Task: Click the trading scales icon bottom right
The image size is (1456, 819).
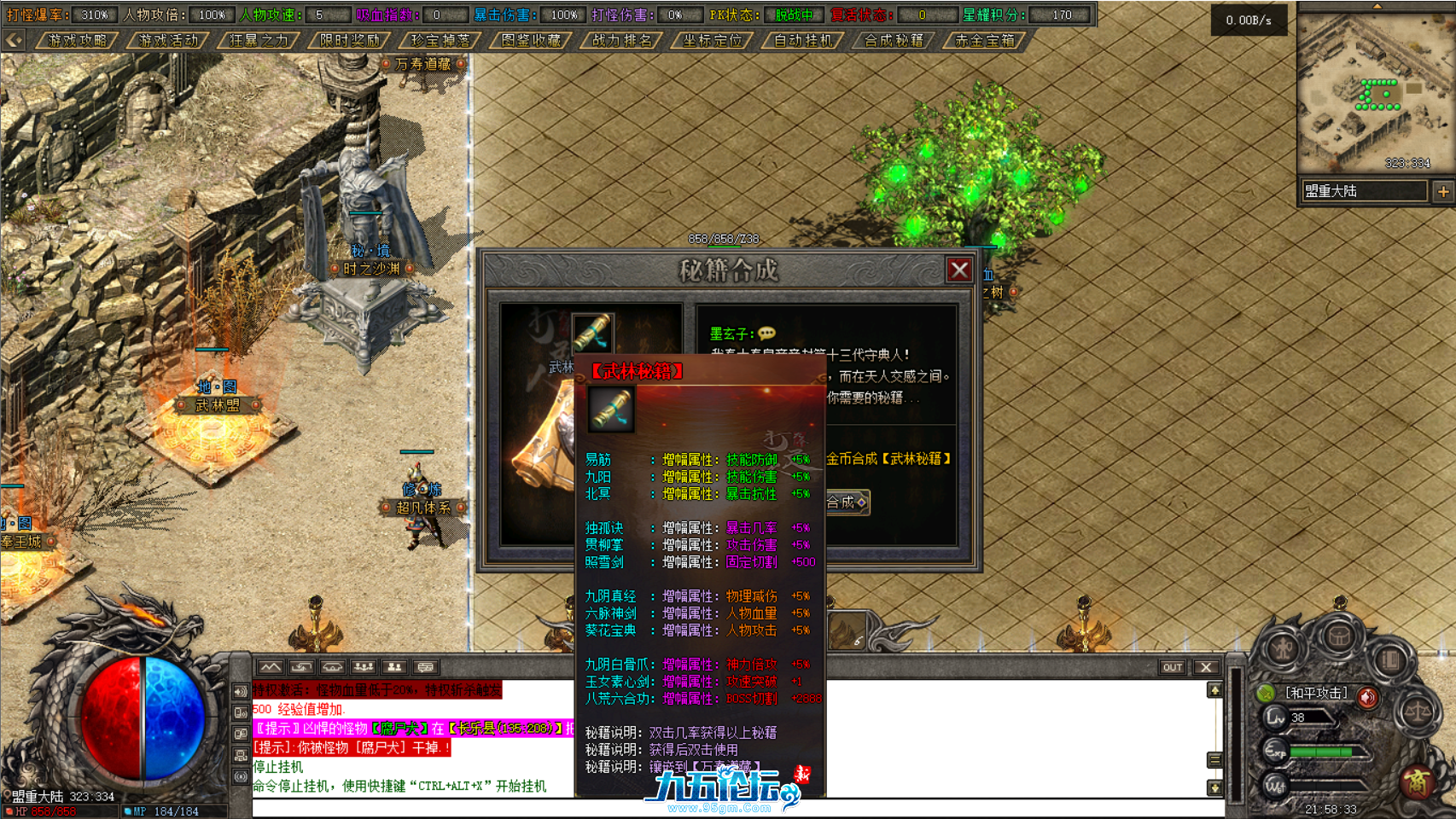Action: (x=1417, y=712)
